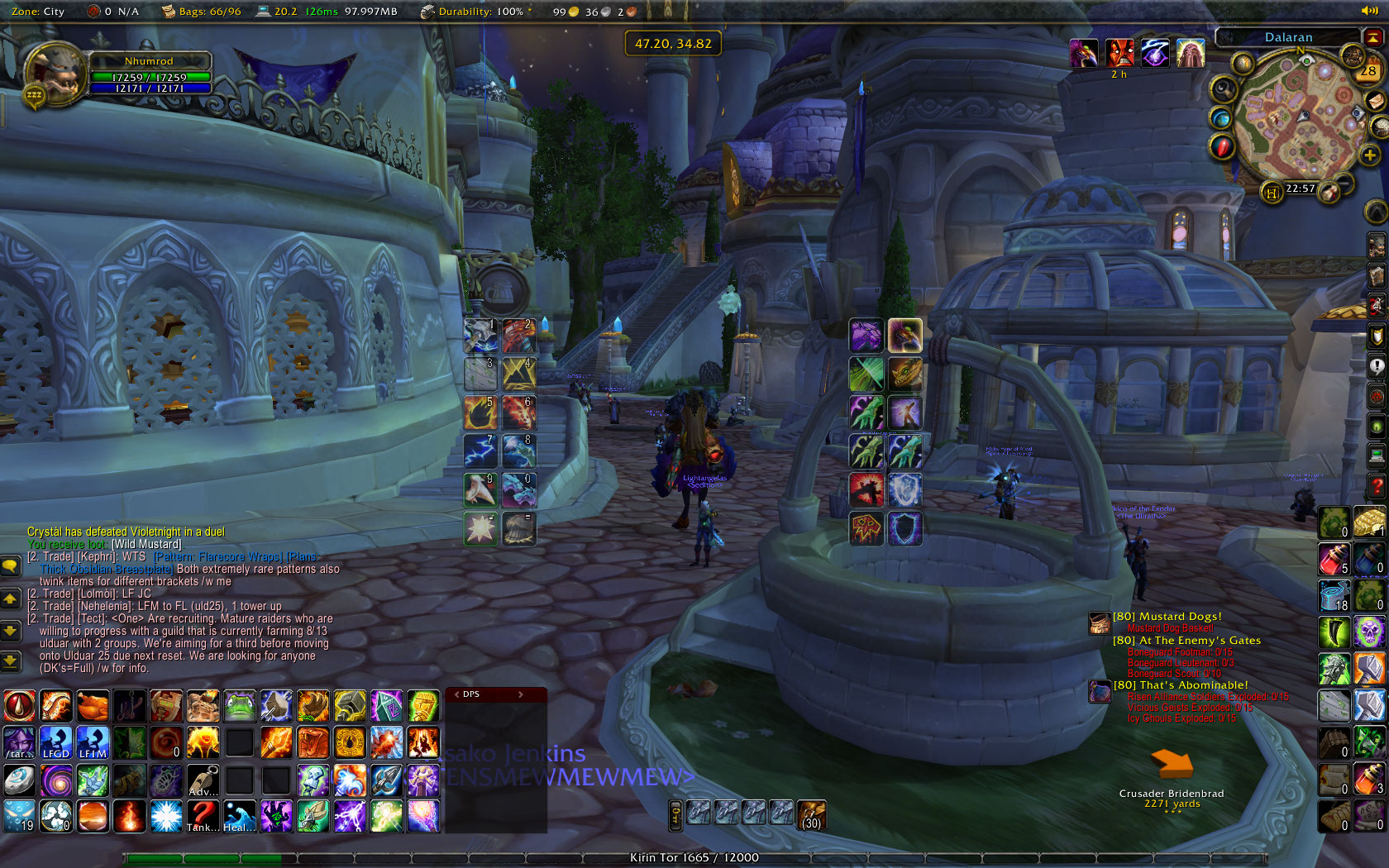Screen dimensions: 1389x868
Task: Click the red crystal minimap button
Action: 1222,147
